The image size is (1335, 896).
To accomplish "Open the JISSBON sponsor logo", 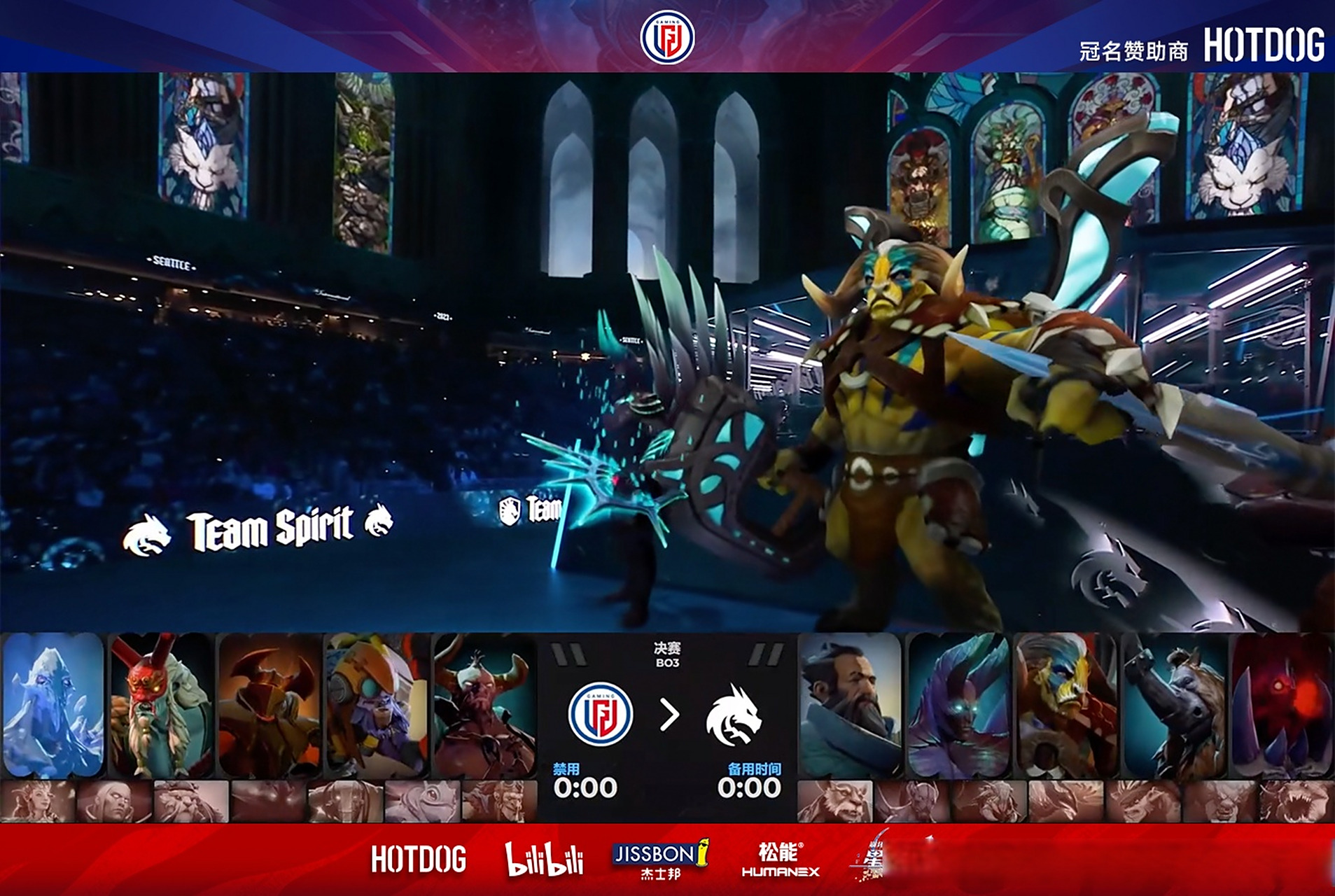I will [661, 859].
